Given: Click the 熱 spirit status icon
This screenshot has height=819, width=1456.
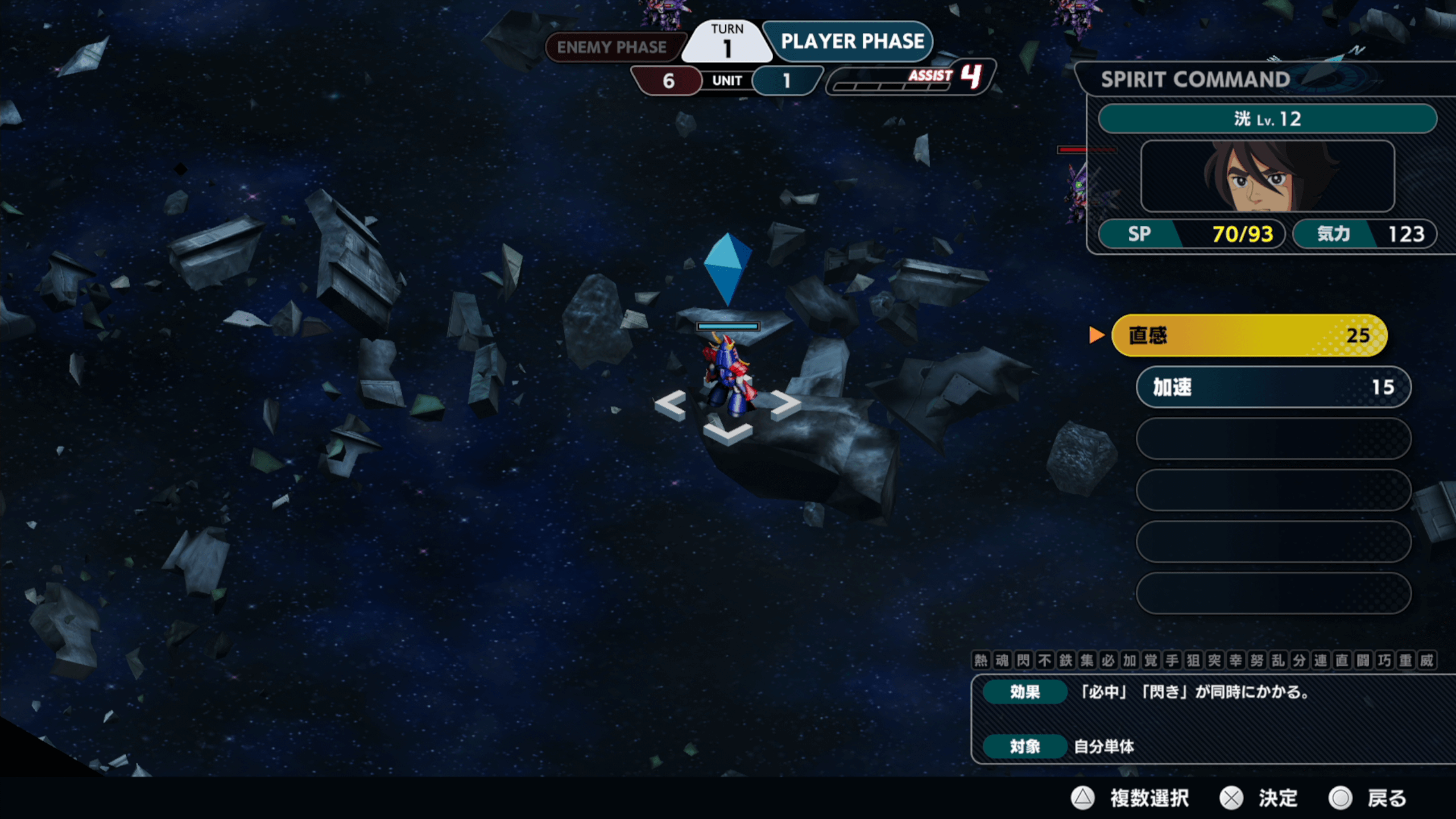Looking at the screenshot, I should [981, 660].
